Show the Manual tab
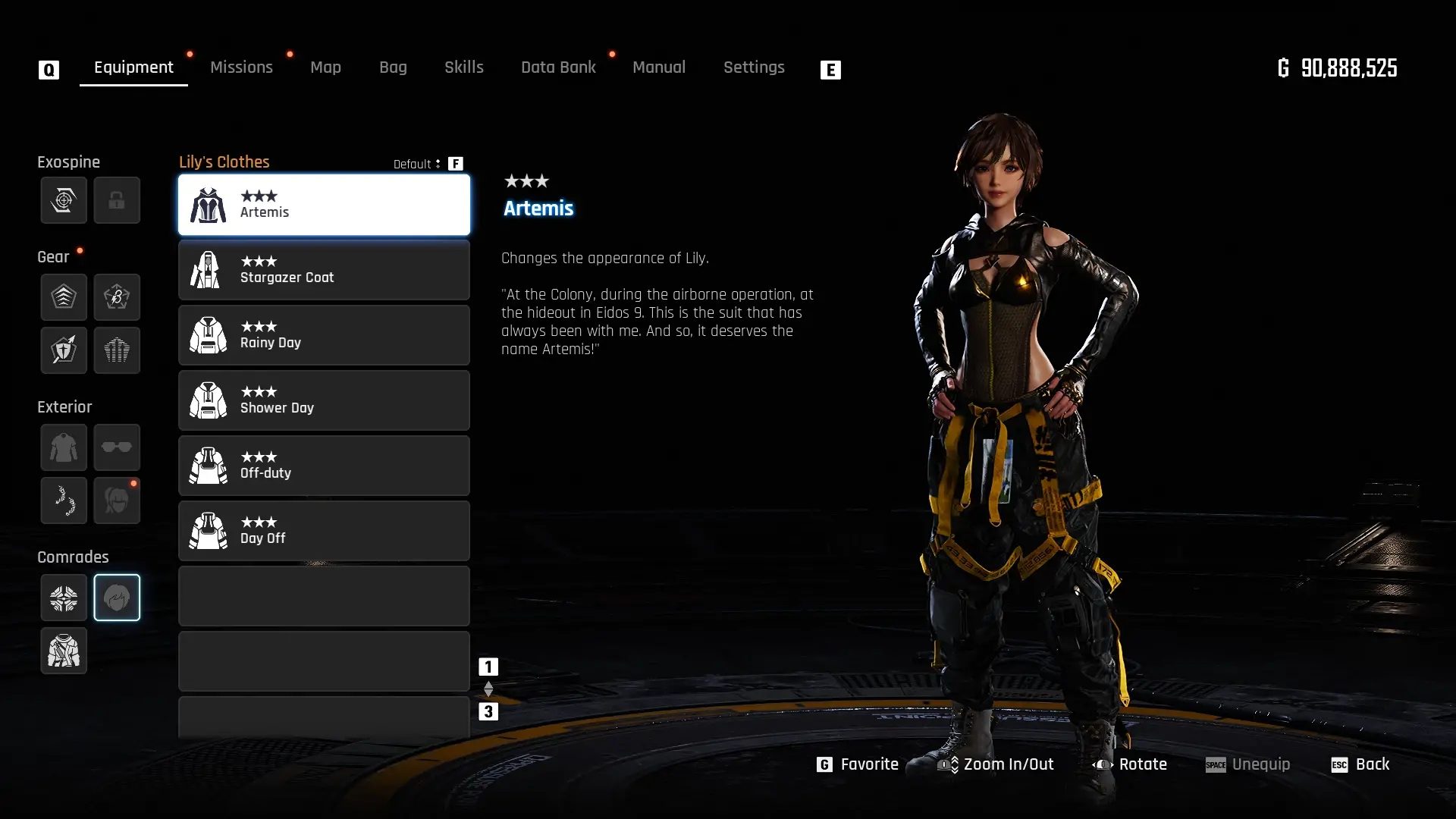The width and height of the screenshot is (1456, 819). (x=658, y=67)
